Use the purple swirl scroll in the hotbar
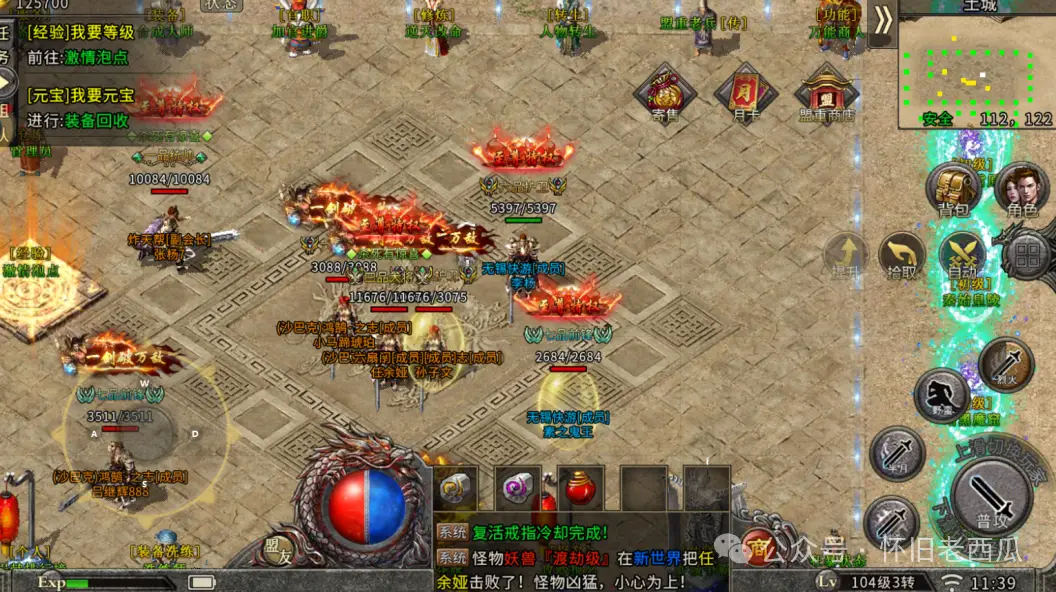This screenshot has width=1056, height=592. tap(519, 490)
